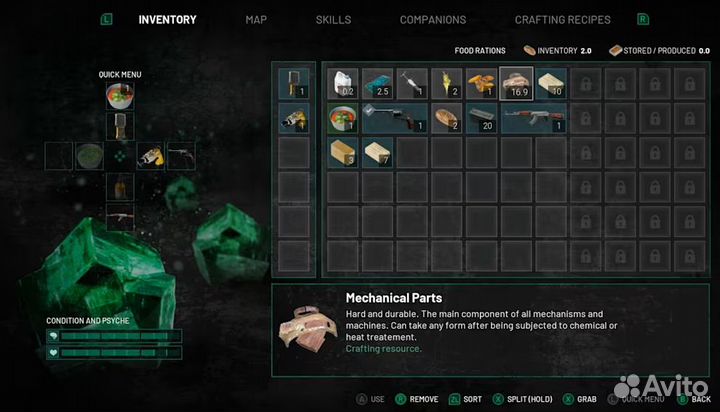Switch to the Map tab
The width and height of the screenshot is (720, 412).
click(x=256, y=20)
